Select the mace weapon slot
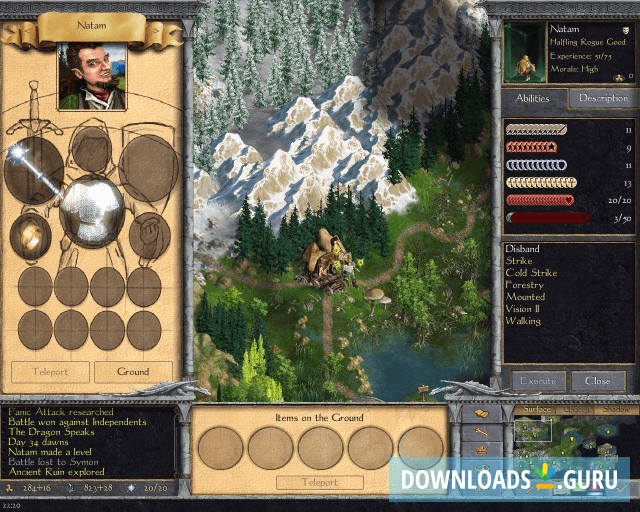Screen dimensions: 640x512 point(32,168)
